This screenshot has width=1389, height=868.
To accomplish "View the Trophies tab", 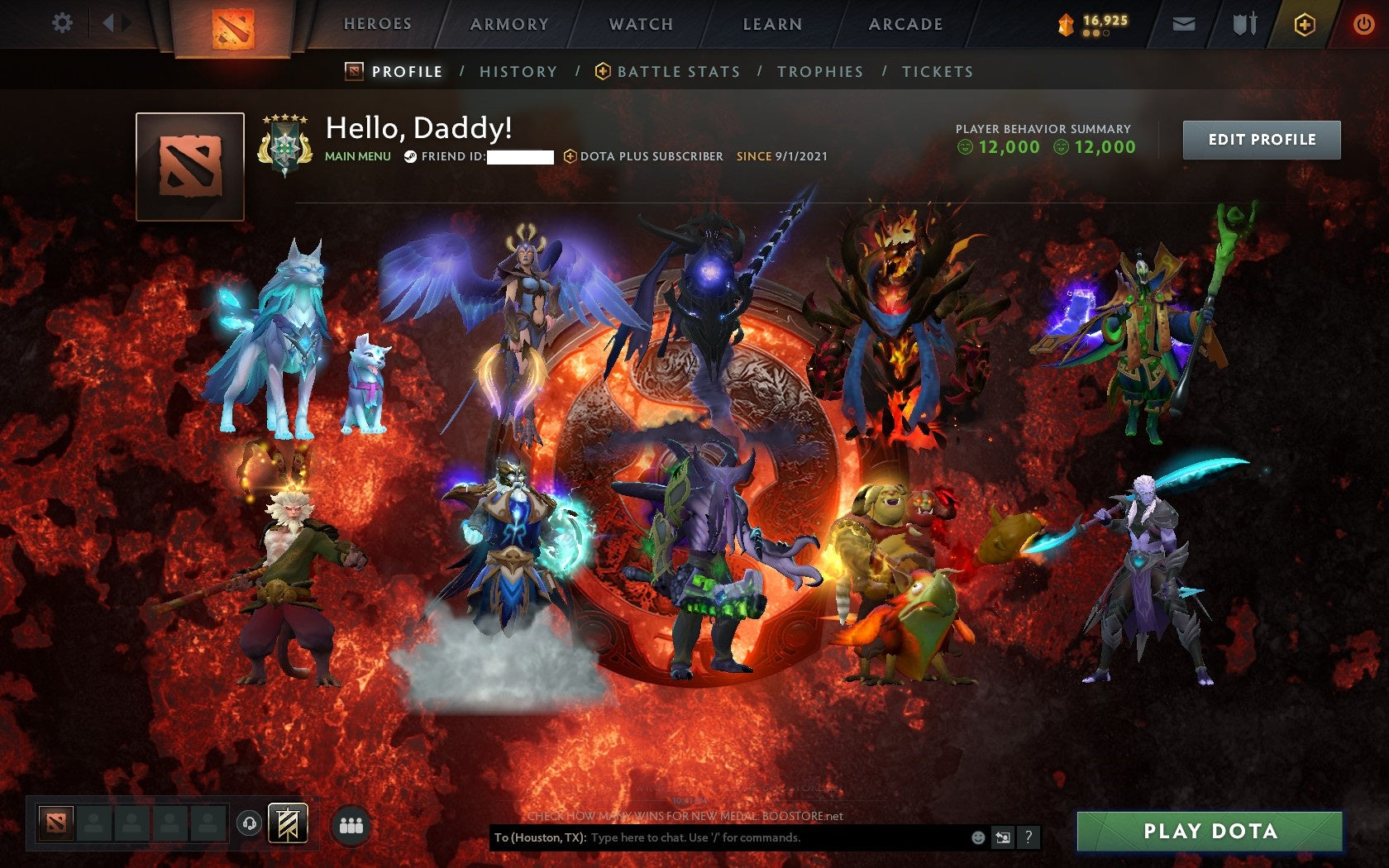I will pos(820,72).
